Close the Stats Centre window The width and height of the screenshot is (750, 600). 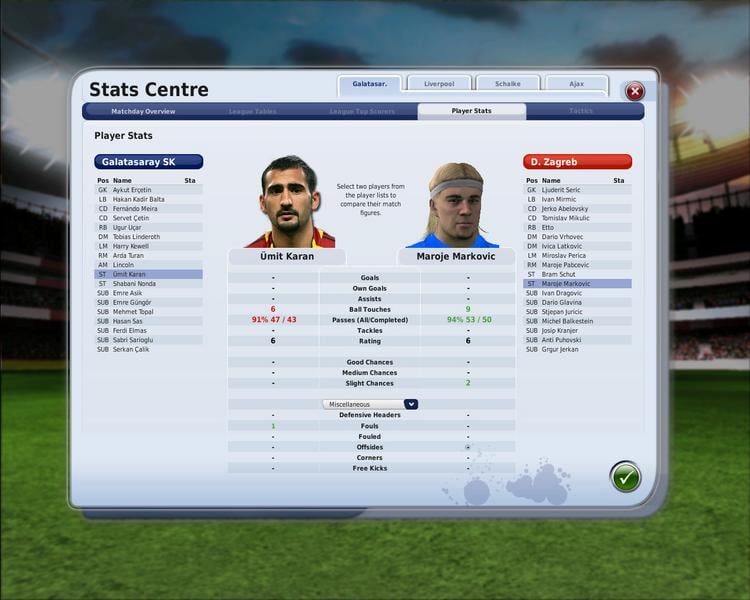click(634, 91)
